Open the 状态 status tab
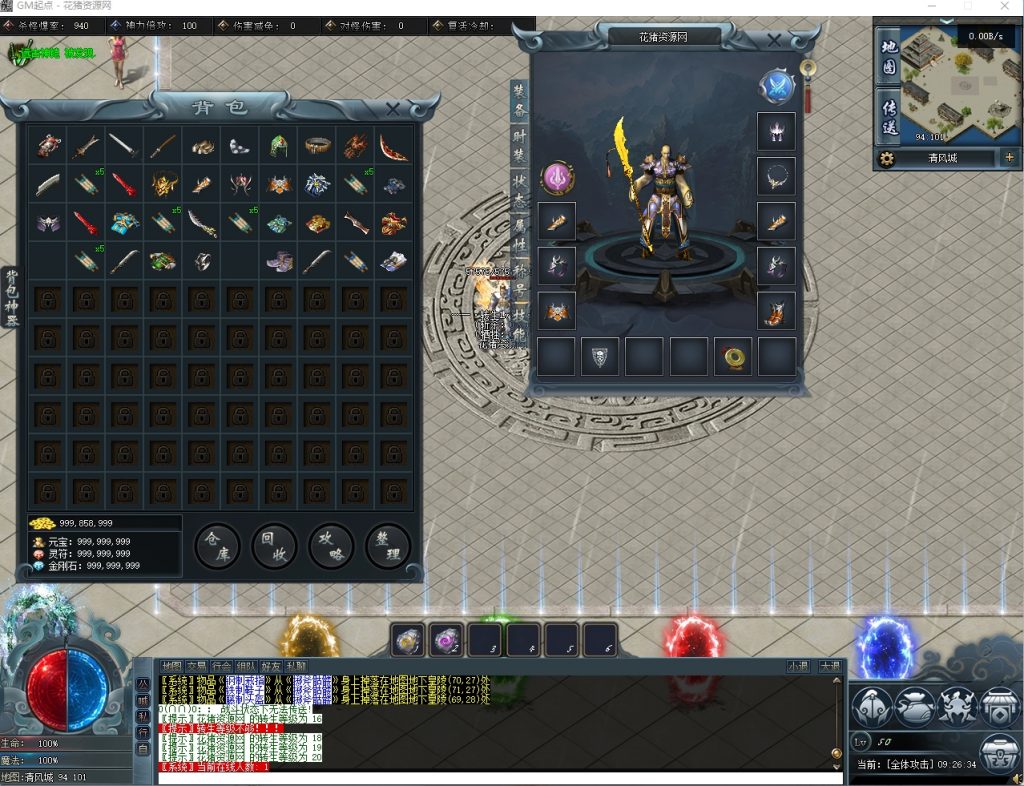 point(519,184)
